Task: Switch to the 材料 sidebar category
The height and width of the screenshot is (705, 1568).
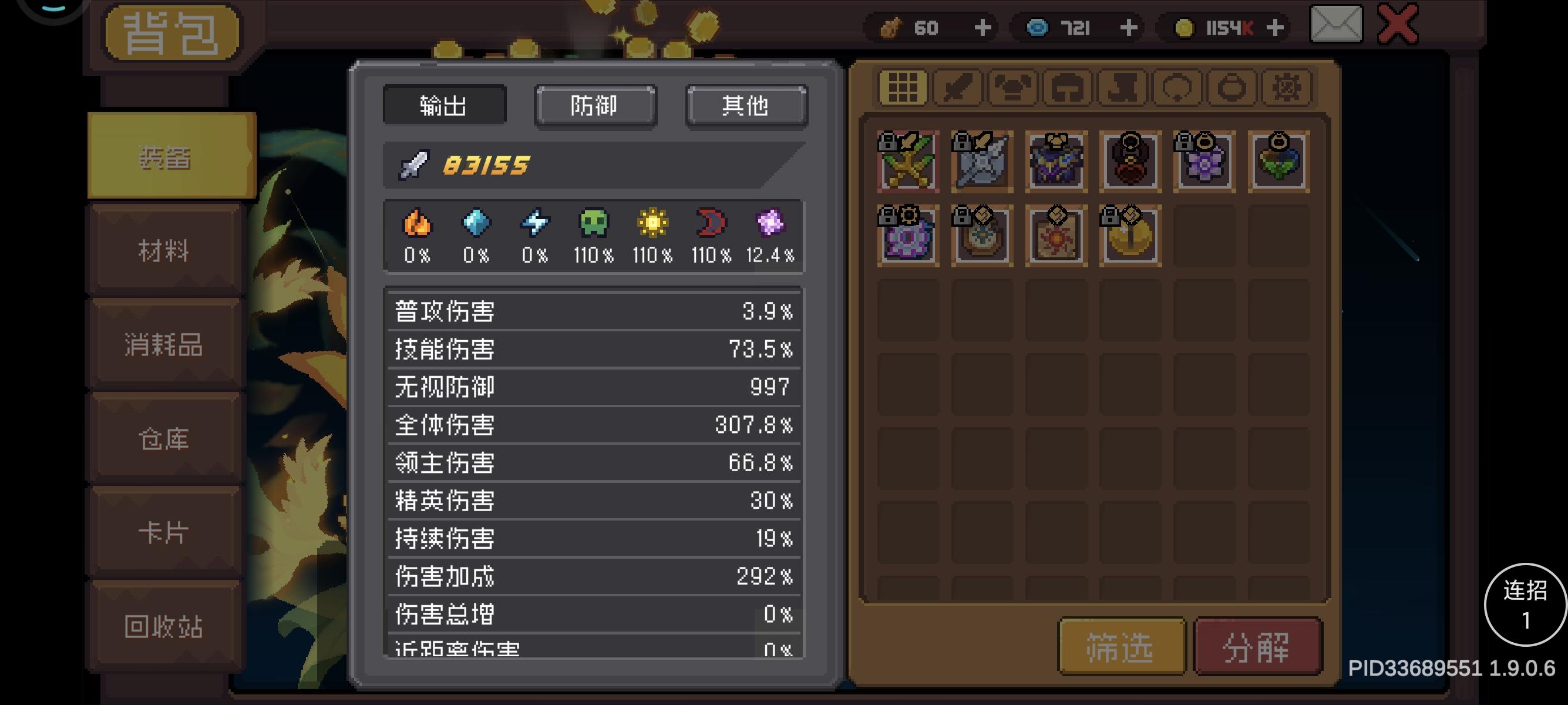Action: tap(165, 250)
